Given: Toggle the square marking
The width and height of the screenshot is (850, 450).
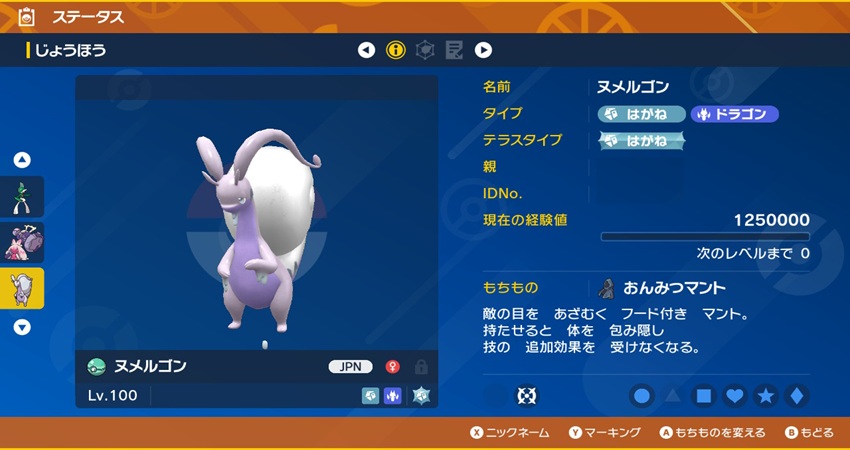Looking at the screenshot, I should click(704, 396).
